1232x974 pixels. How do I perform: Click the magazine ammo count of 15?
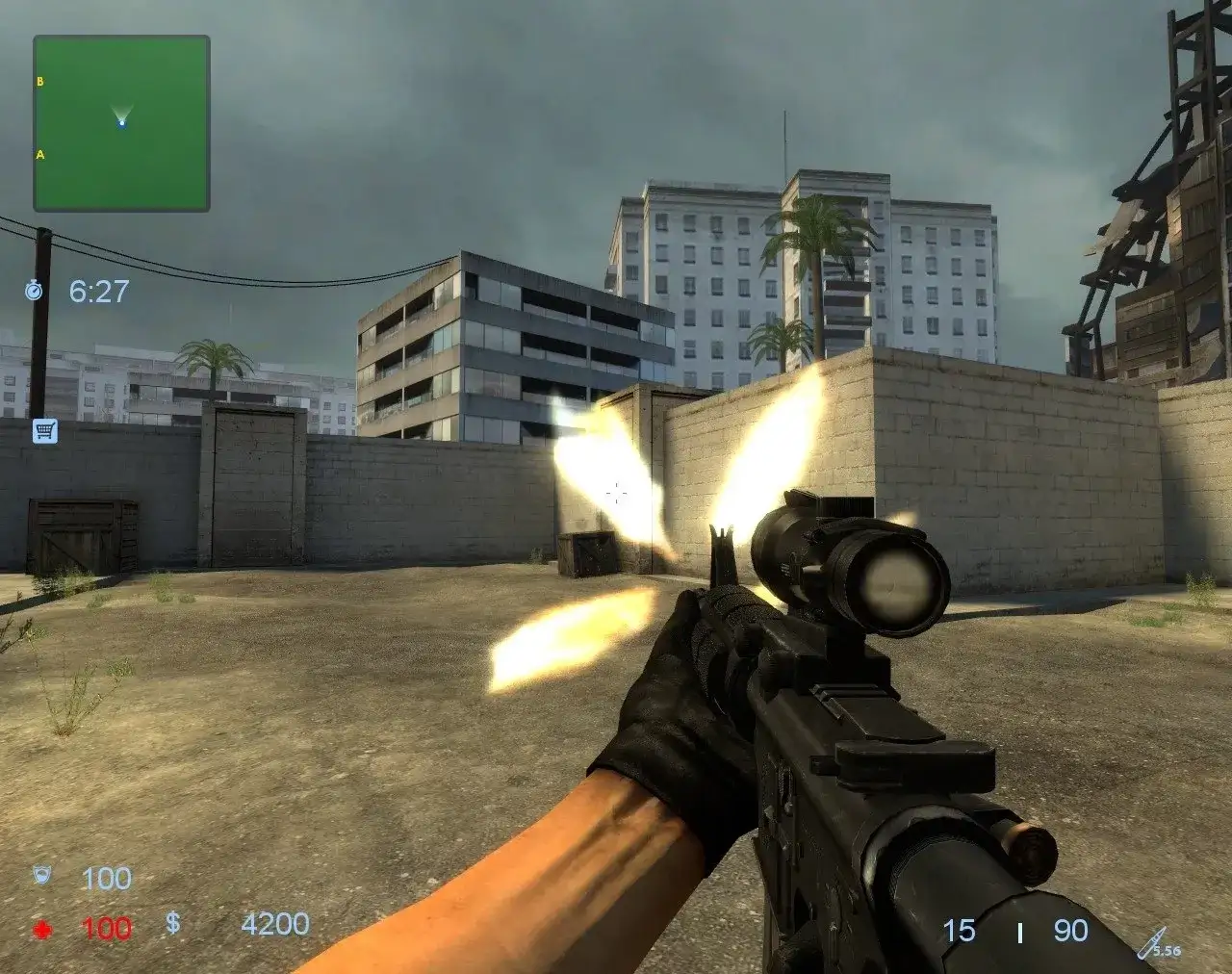coord(958,930)
